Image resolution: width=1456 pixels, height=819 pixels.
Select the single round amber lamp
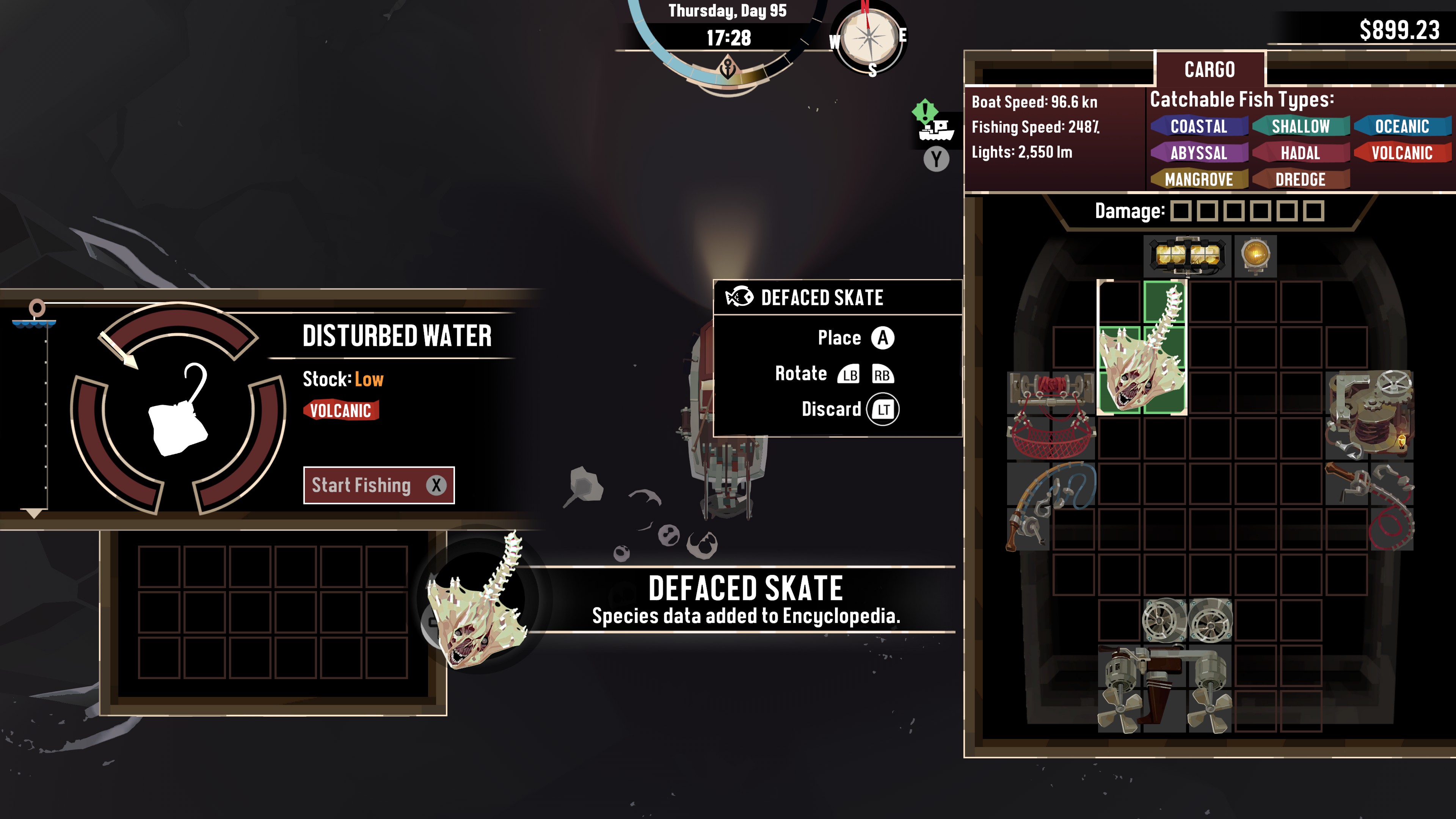[1255, 256]
